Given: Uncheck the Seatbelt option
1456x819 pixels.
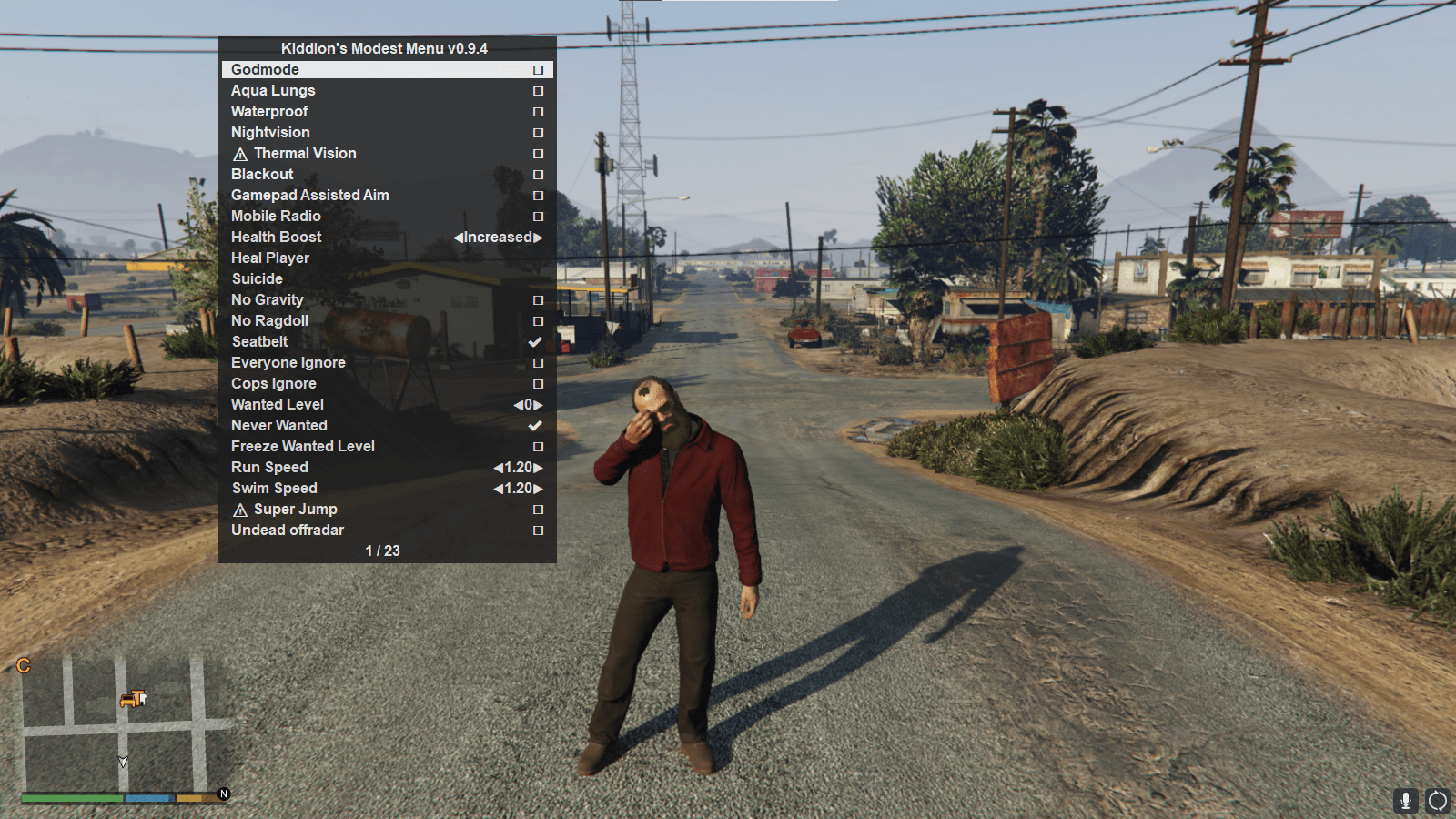Looking at the screenshot, I should point(535,341).
